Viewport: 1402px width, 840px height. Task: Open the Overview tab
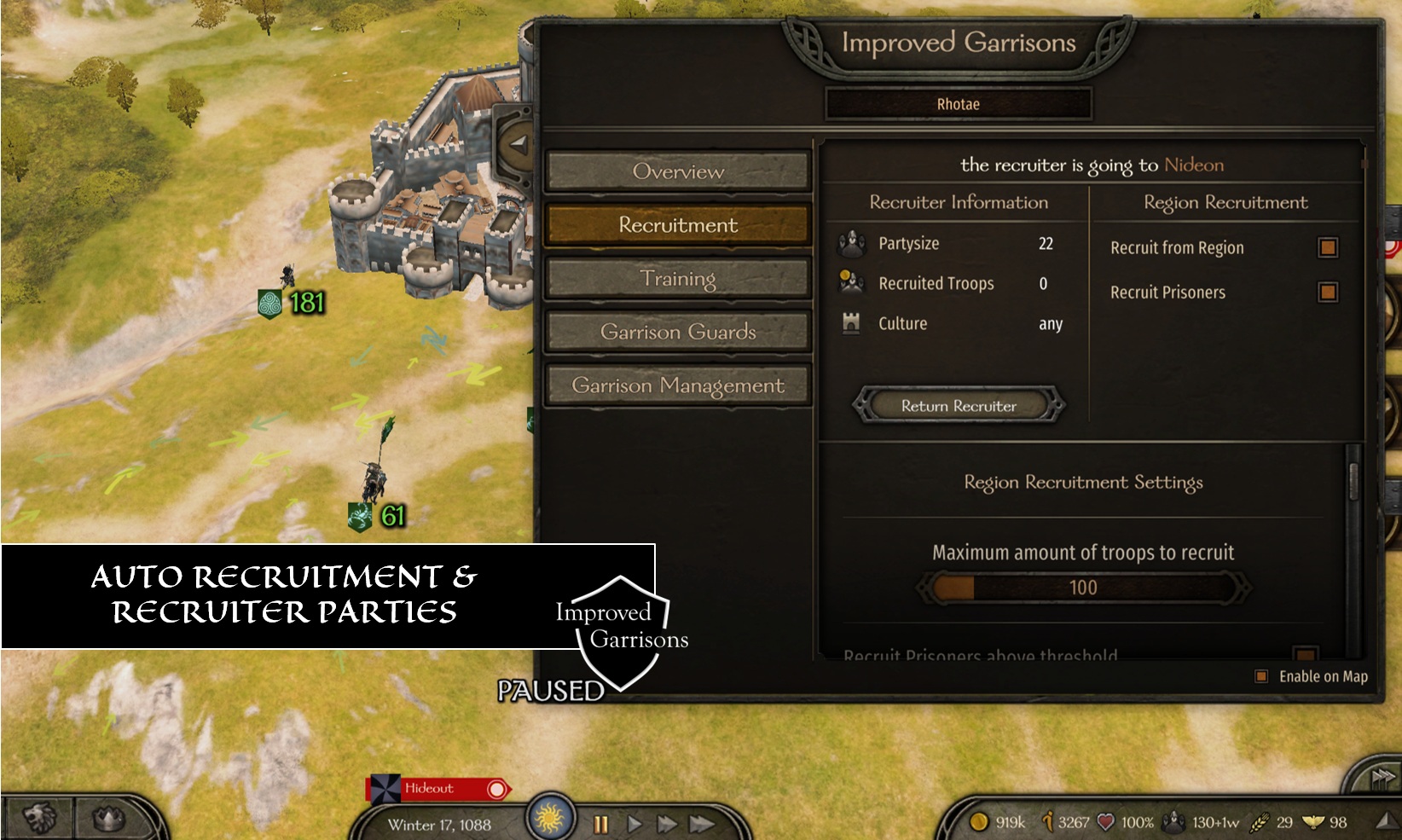[678, 171]
